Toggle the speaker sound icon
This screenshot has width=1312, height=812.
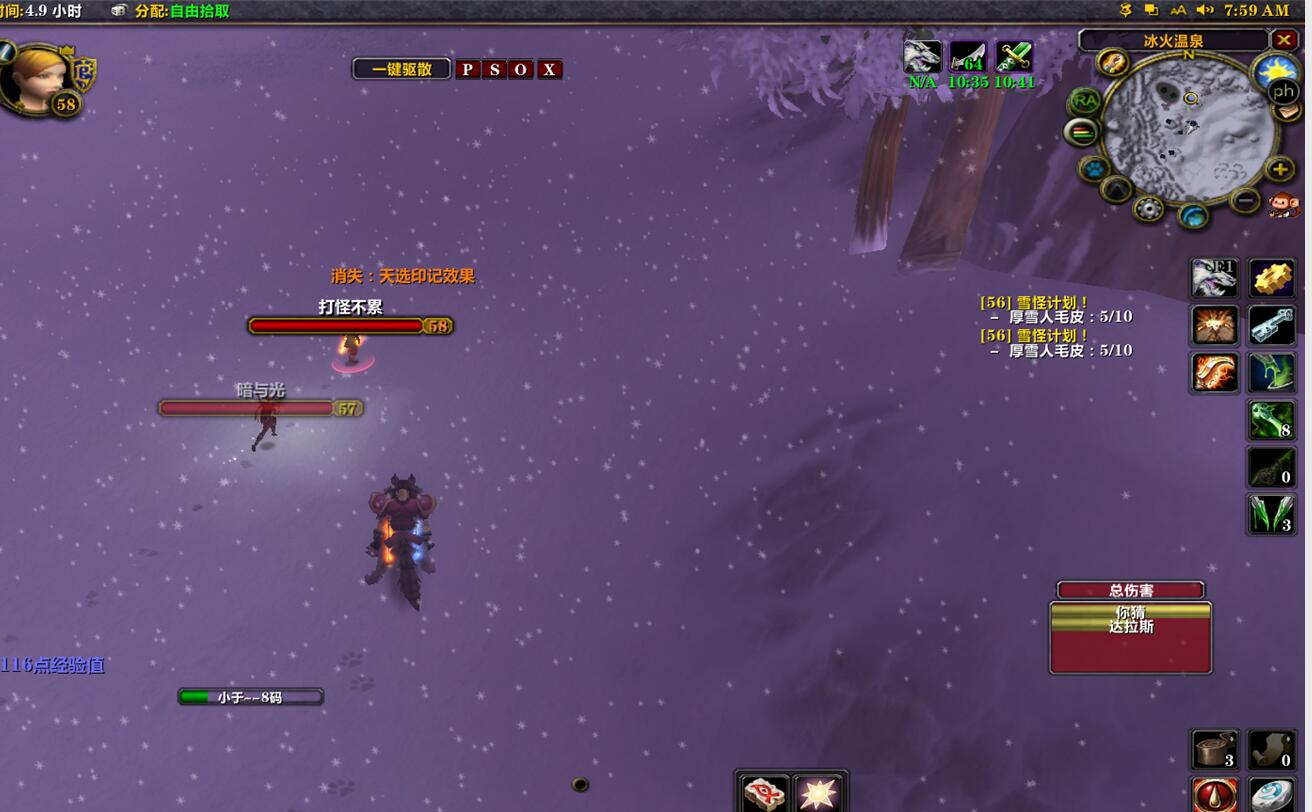pos(1205,10)
